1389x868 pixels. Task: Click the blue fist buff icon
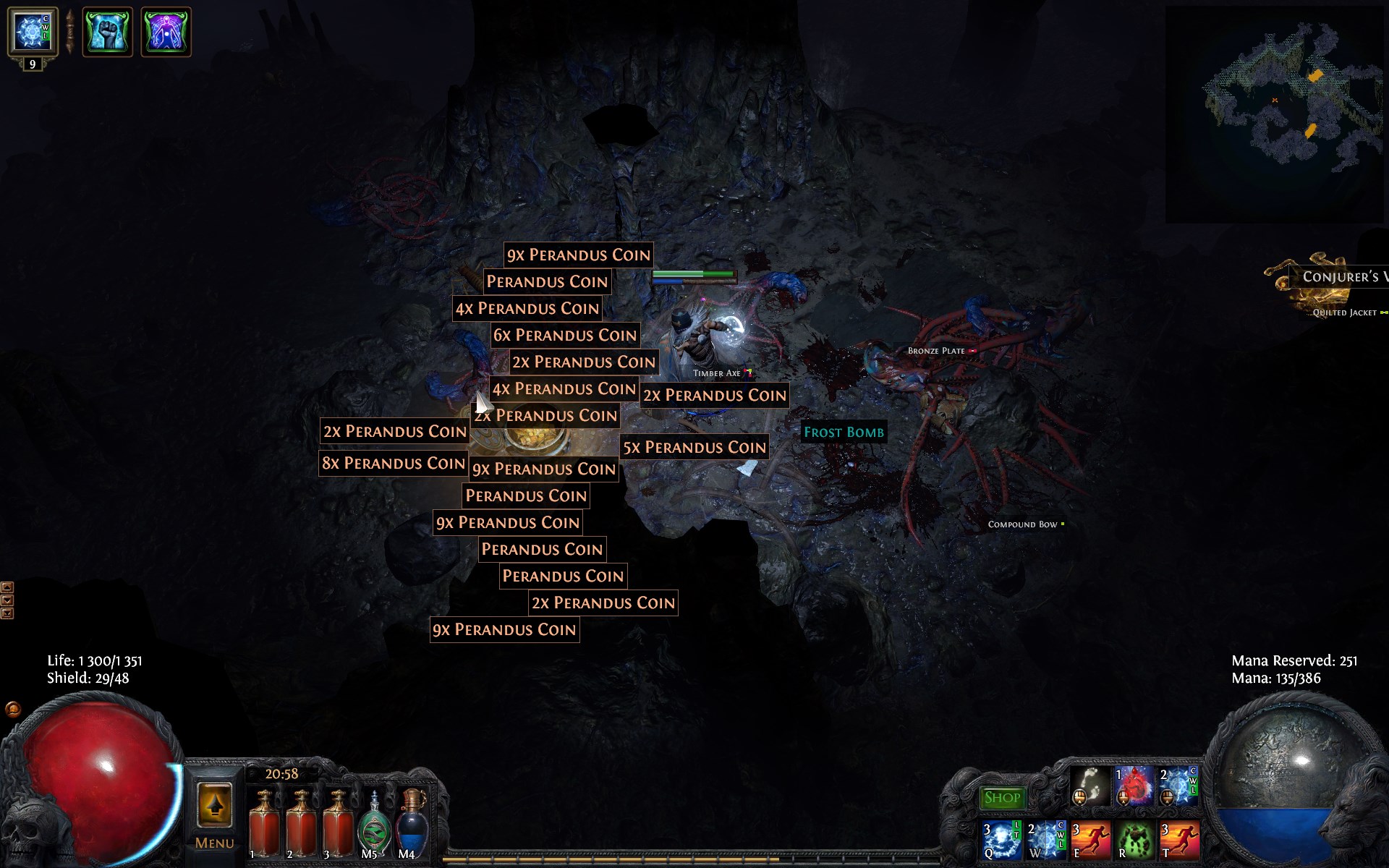(107, 32)
